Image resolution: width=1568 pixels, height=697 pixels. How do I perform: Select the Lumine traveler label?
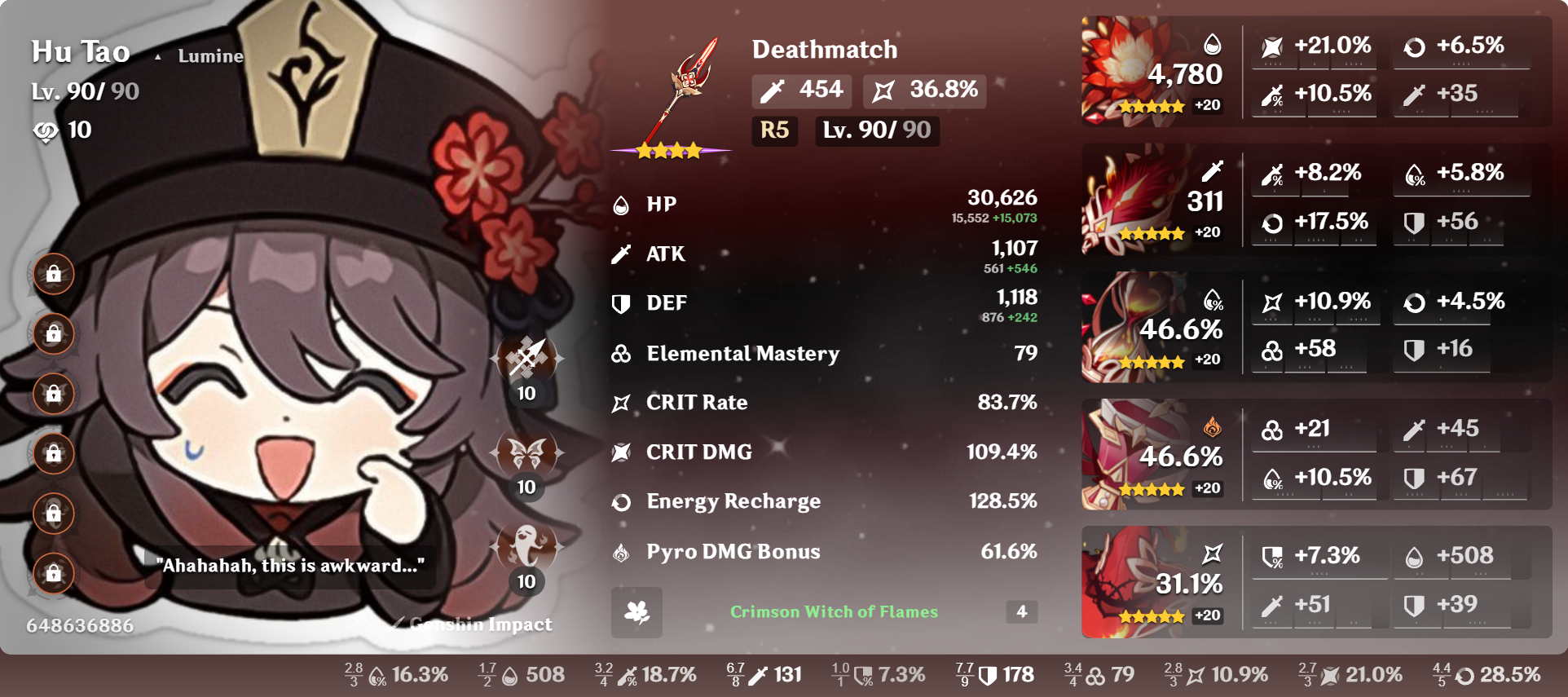(209, 55)
